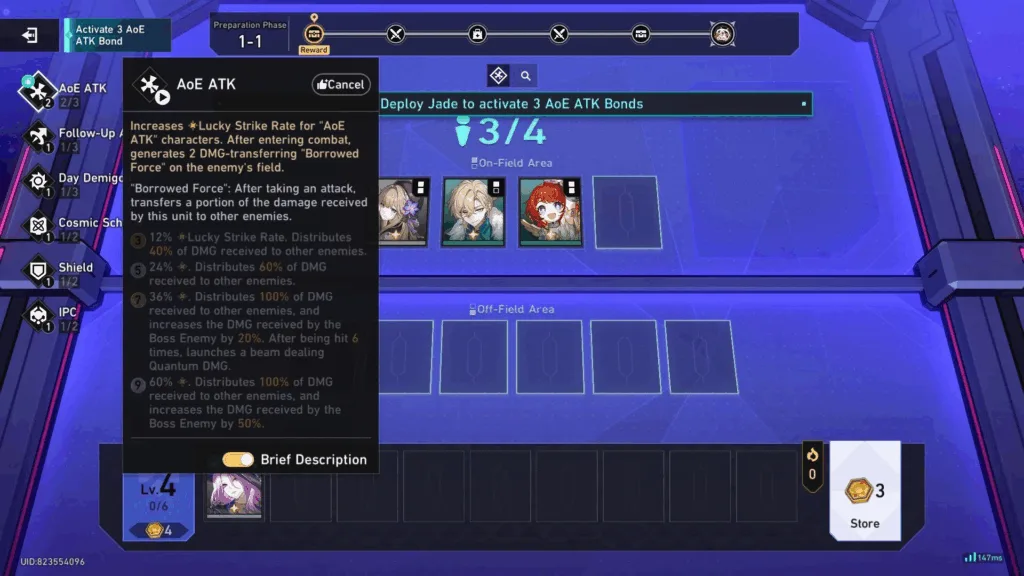Open the magnifier search button
Screen dimensions: 1024x576
[x=524, y=76]
